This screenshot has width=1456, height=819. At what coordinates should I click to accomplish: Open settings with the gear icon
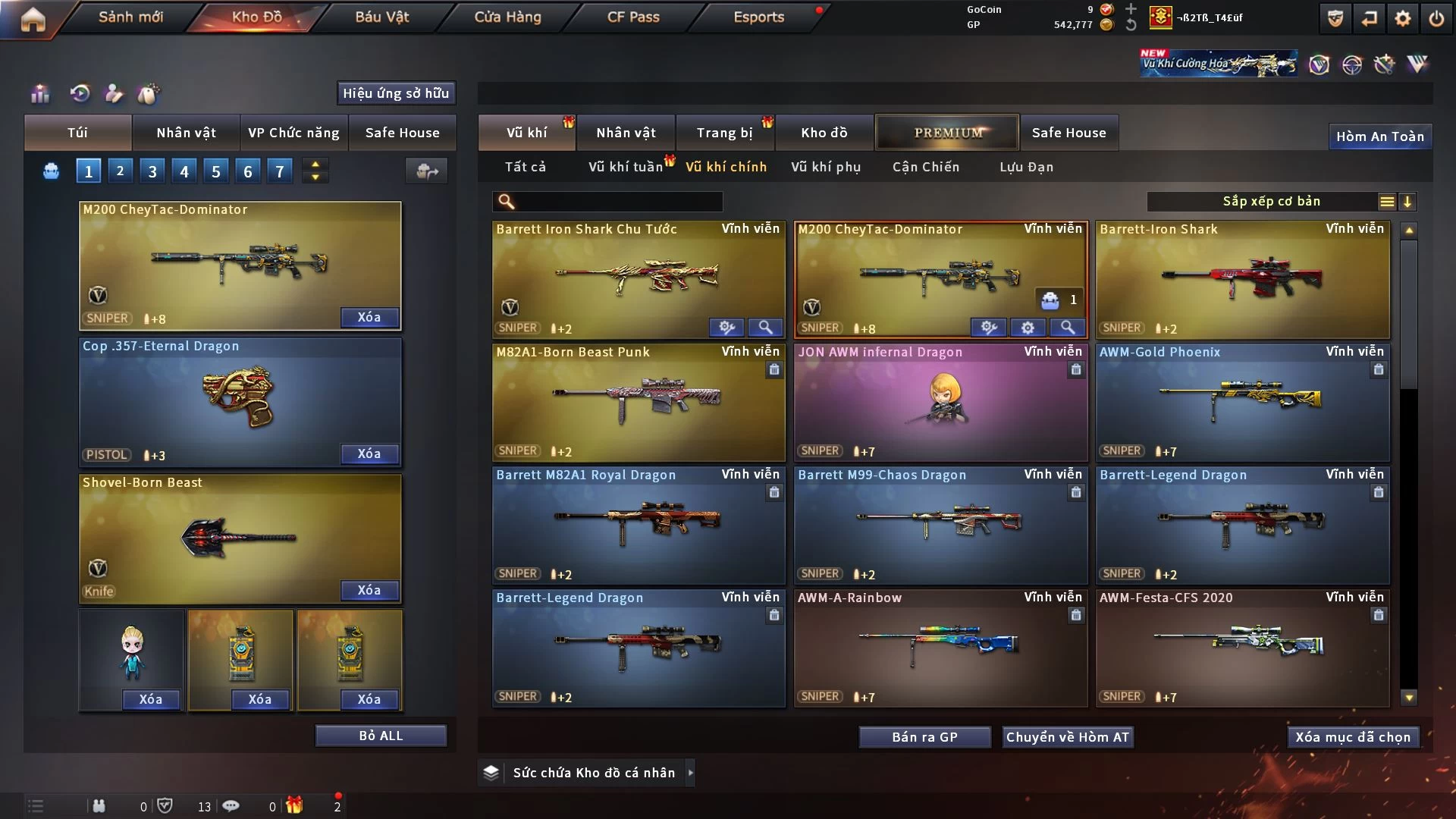1403,19
